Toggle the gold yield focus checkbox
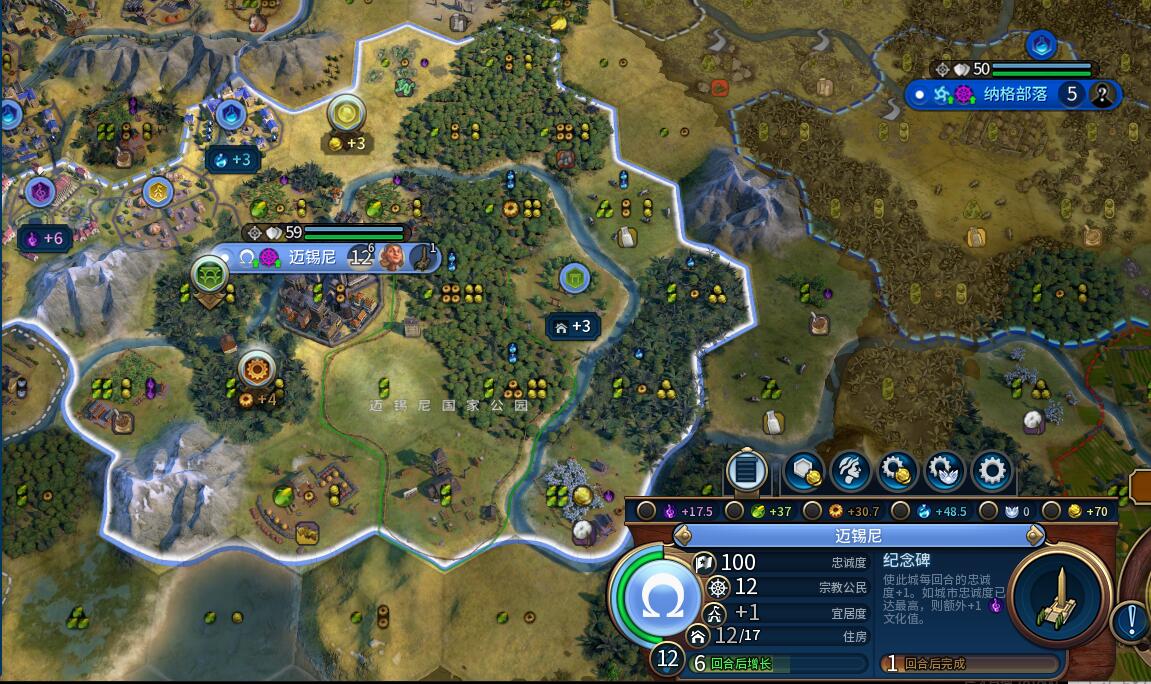1151x684 pixels. [x=1053, y=511]
